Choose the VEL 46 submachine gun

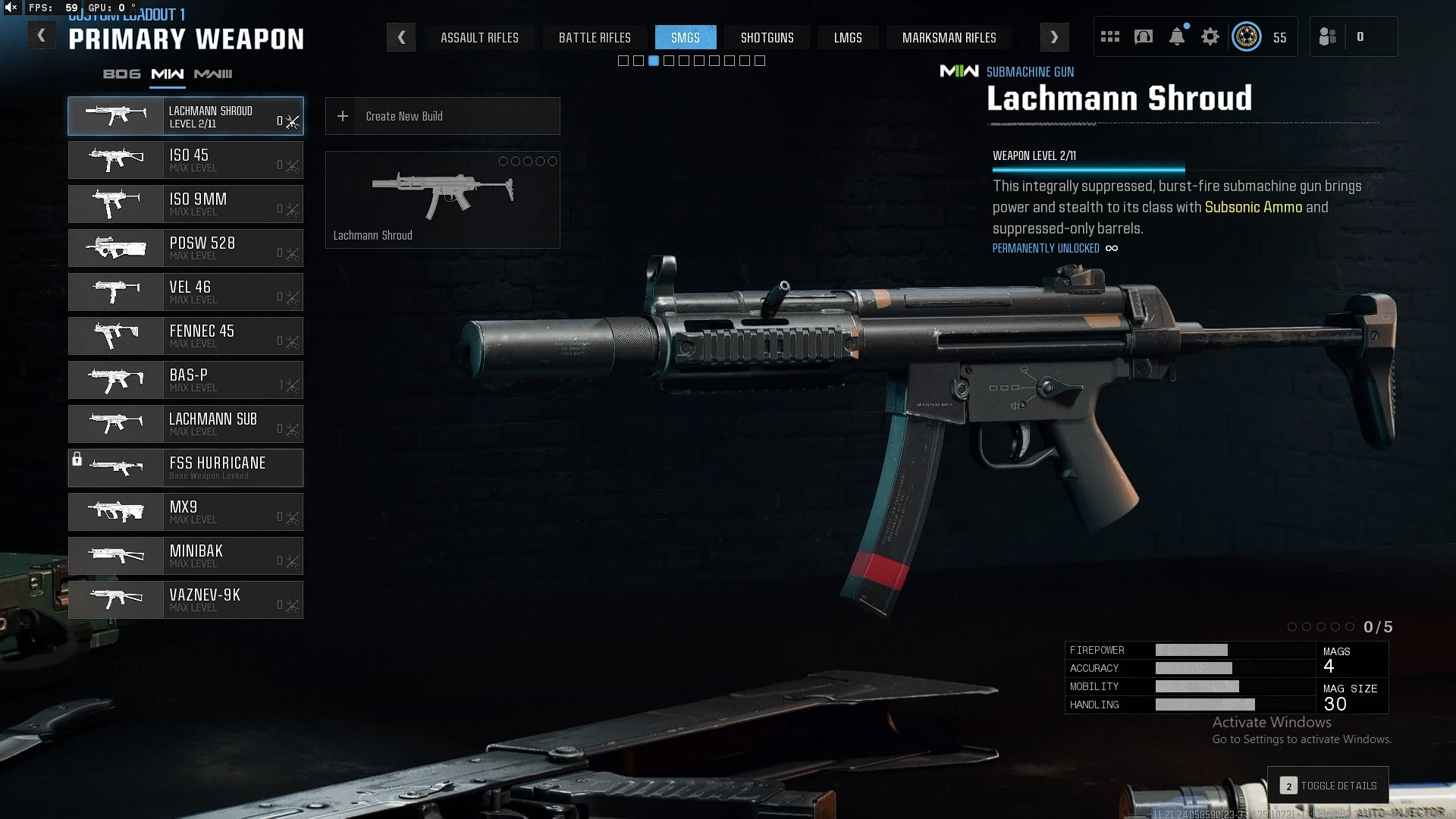coord(186,292)
